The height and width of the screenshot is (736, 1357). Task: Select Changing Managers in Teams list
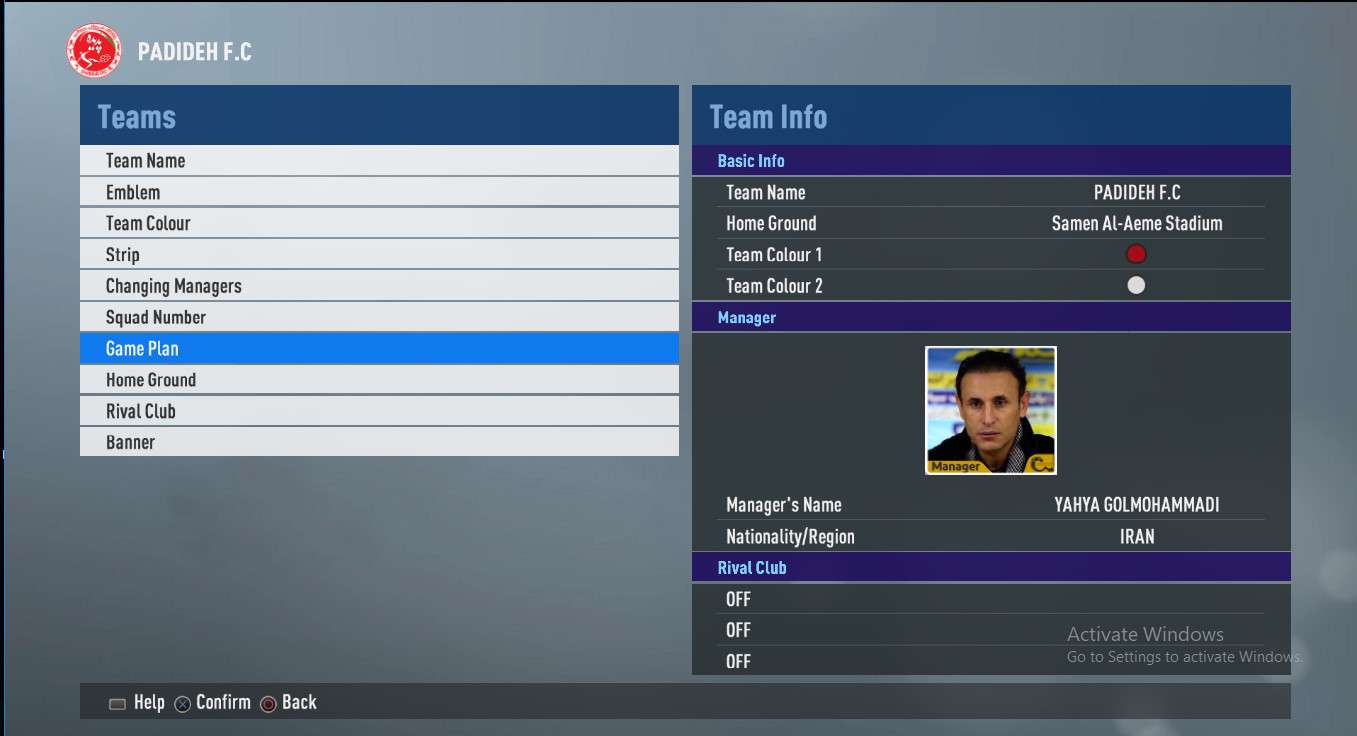378,286
